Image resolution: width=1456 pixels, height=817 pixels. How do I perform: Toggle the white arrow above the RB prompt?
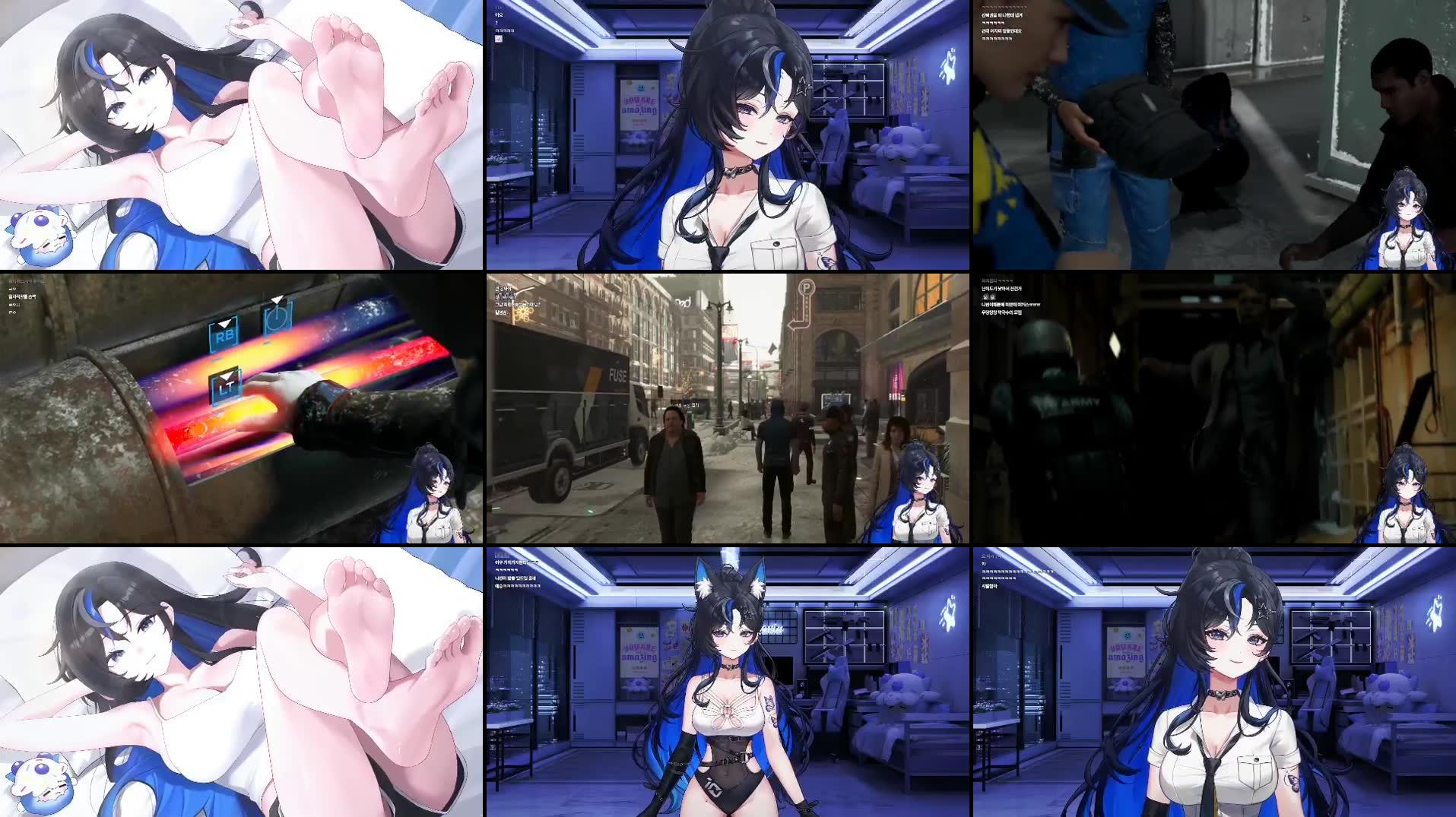pos(225,324)
